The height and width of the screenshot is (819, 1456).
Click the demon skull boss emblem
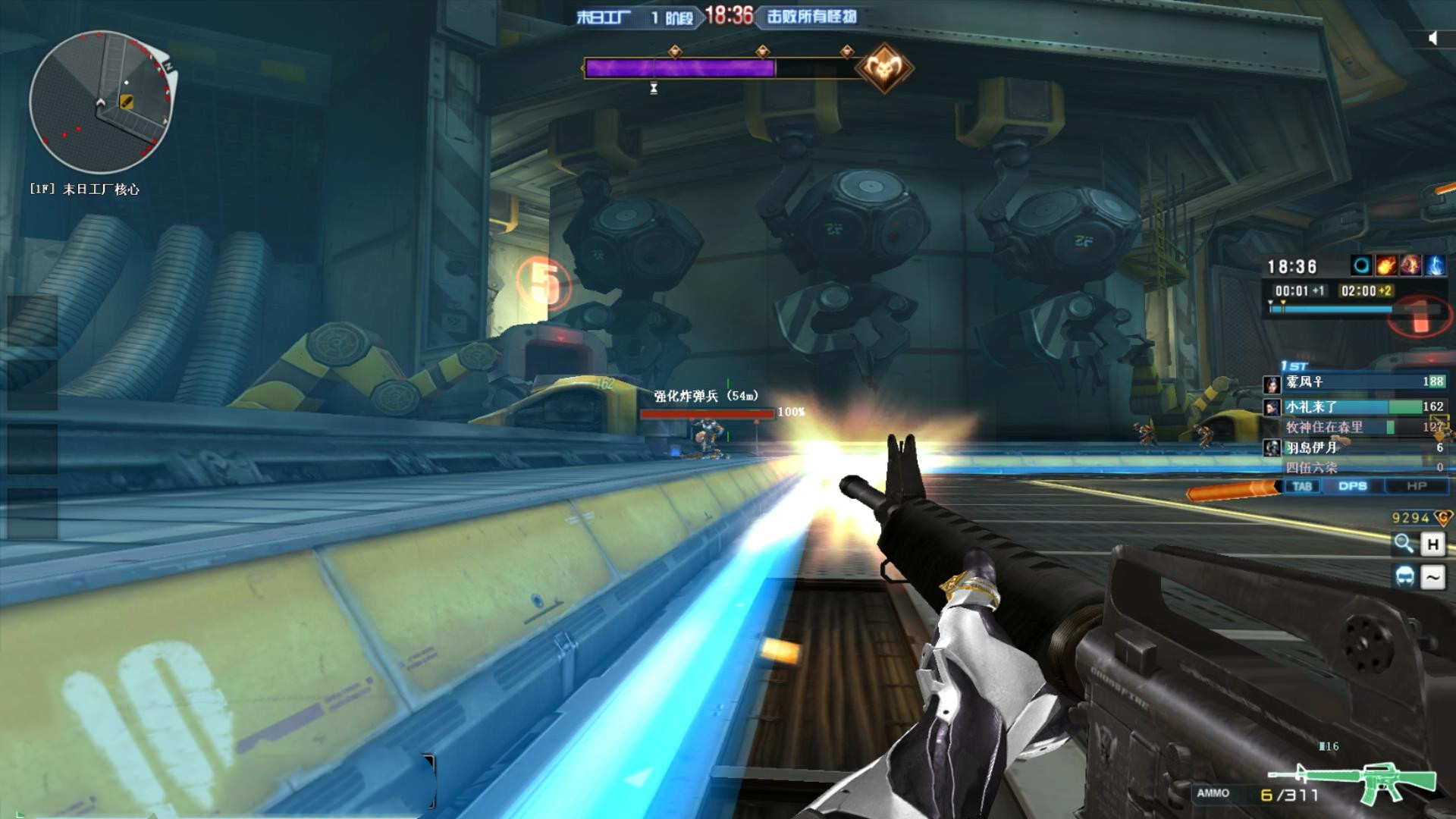click(x=884, y=68)
